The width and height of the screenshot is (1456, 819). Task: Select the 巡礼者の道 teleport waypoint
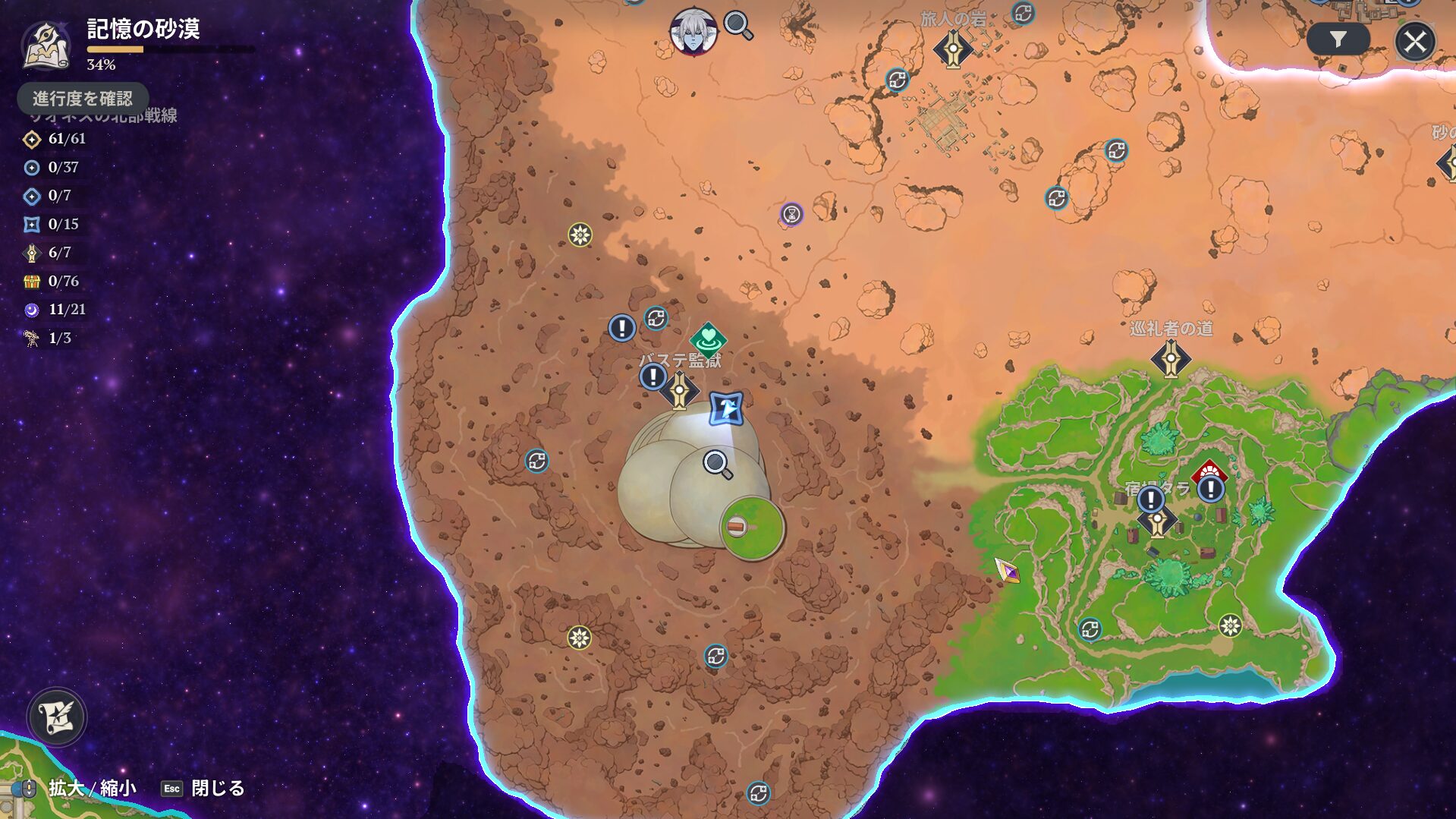pos(1170,358)
